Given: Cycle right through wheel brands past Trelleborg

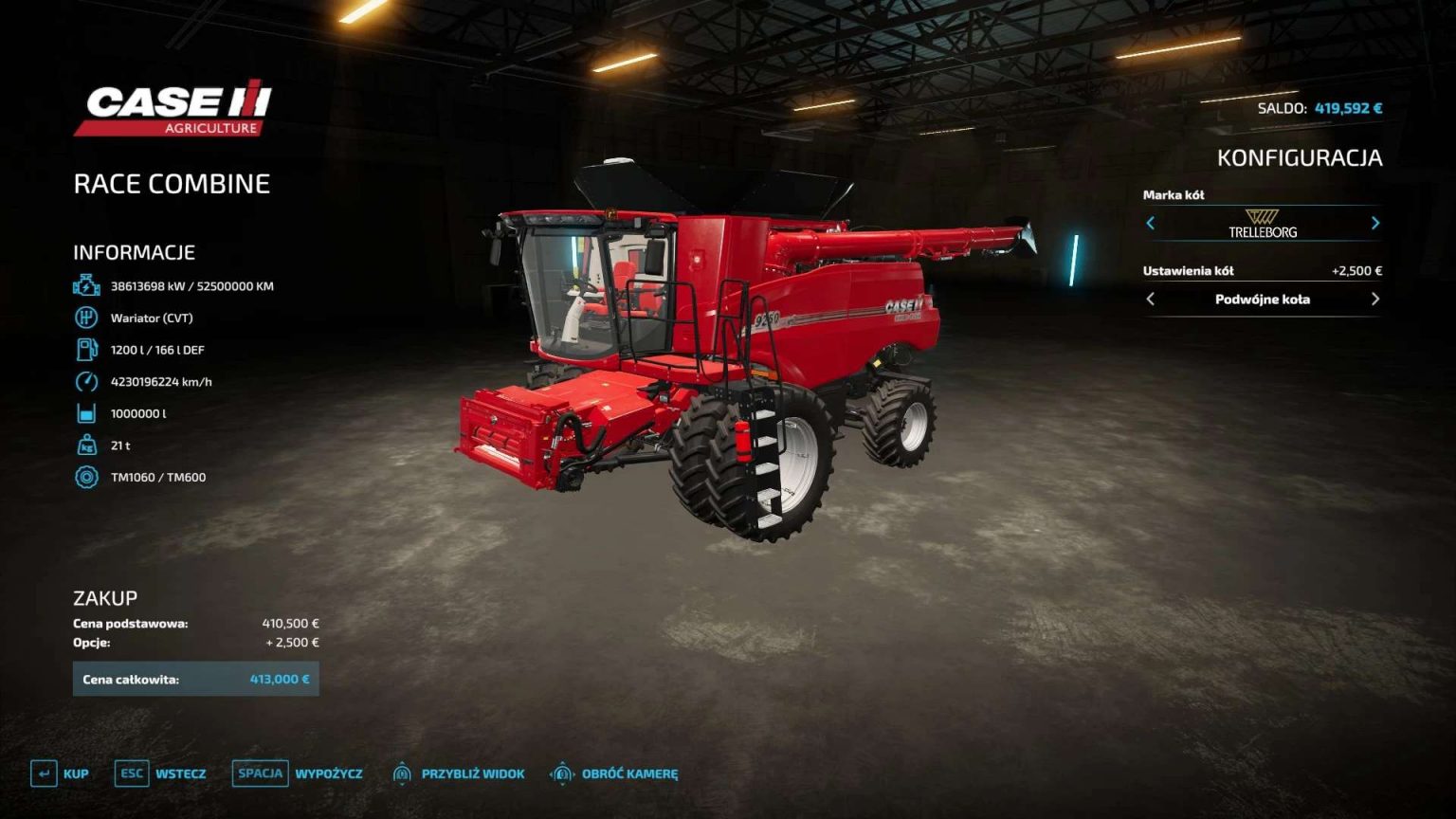Looking at the screenshot, I should point(1375,224).
